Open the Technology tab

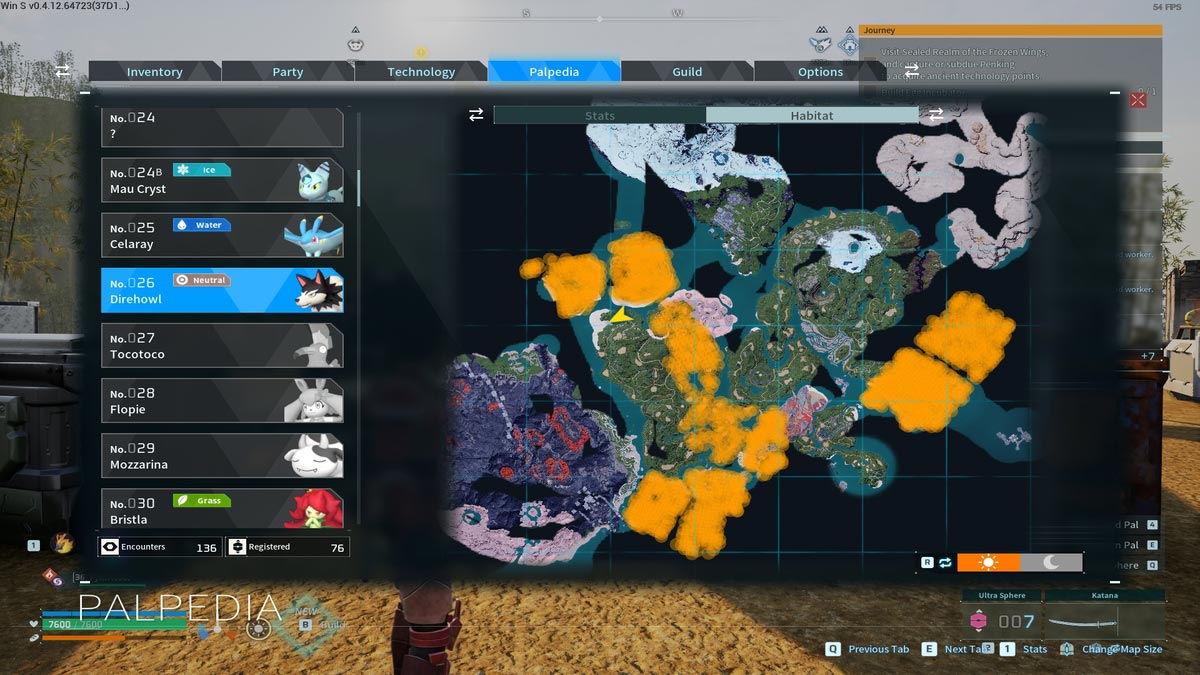(x=421, y=72)
